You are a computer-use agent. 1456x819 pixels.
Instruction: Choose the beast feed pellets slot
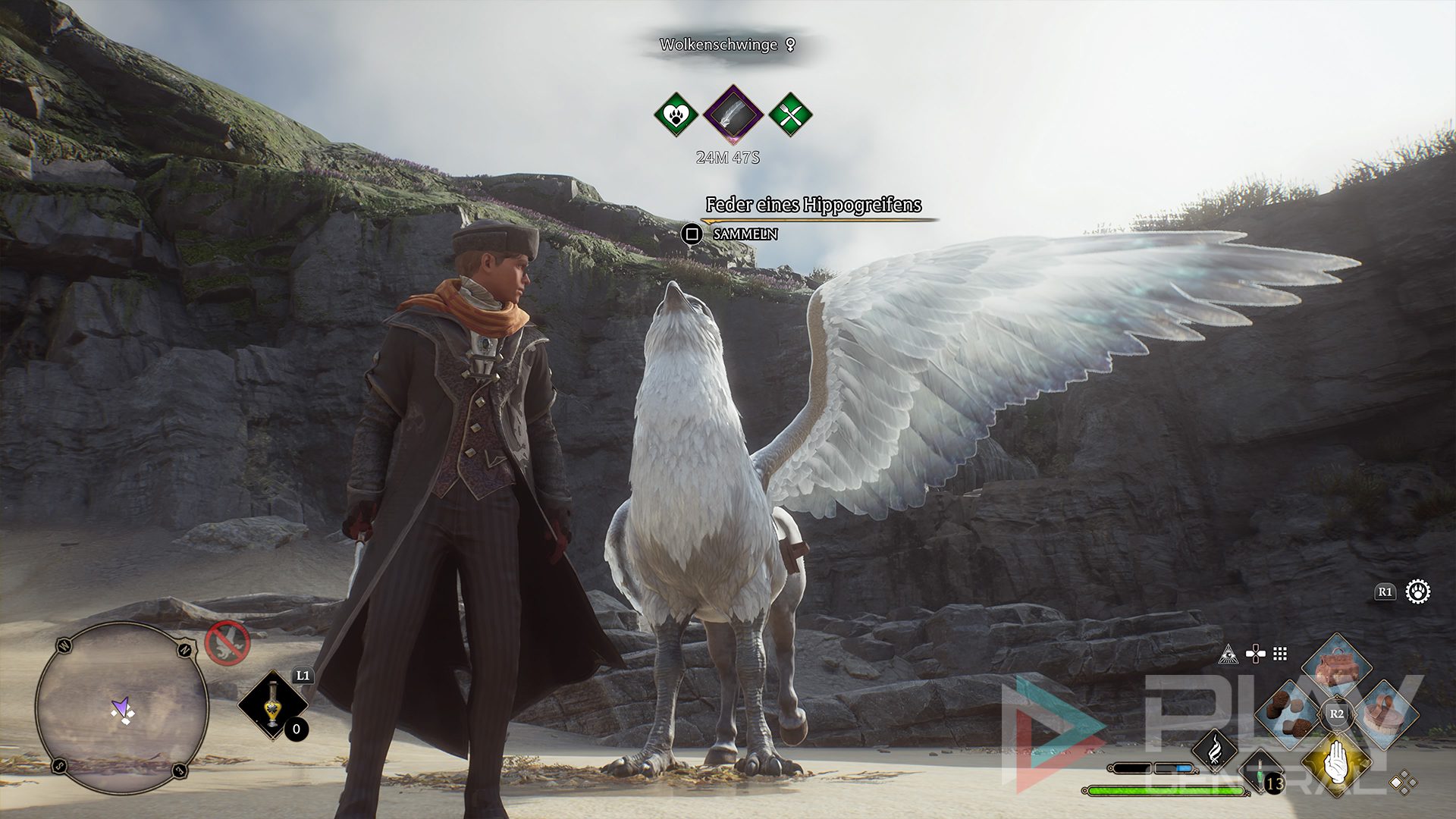[1291, 714]
